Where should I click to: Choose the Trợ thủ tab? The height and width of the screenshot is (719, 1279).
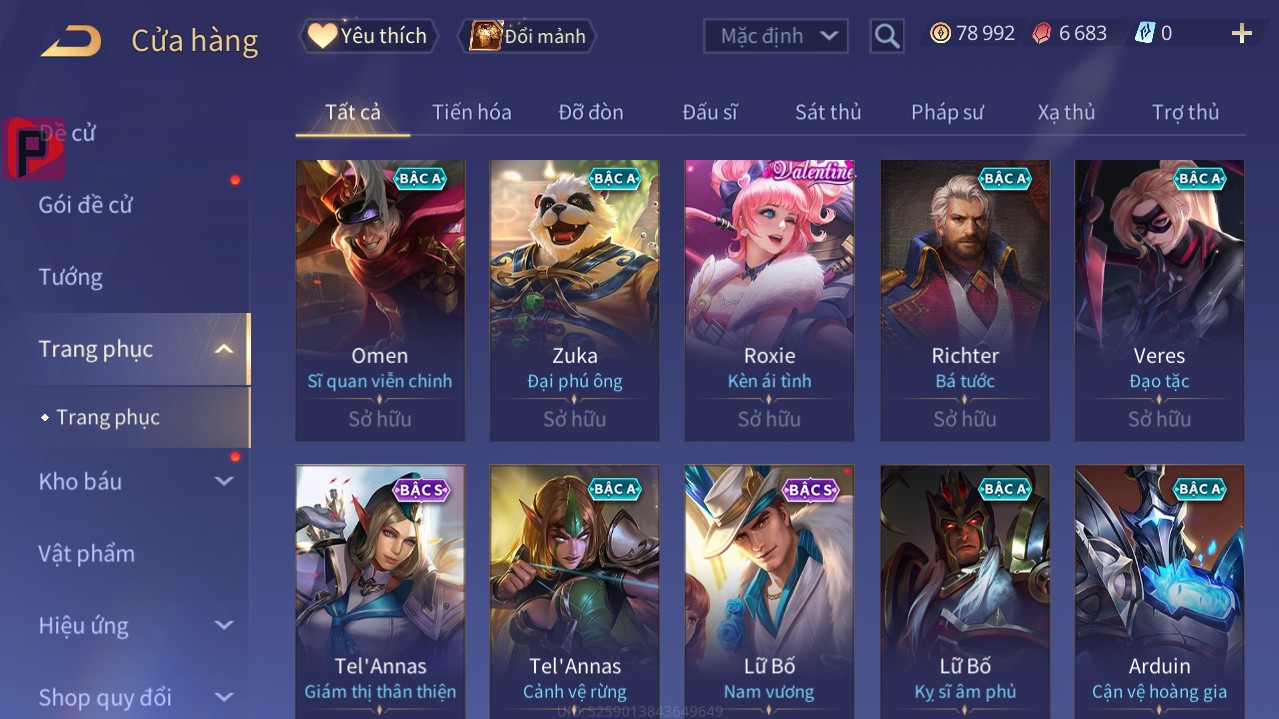[x=1185, y=112]
